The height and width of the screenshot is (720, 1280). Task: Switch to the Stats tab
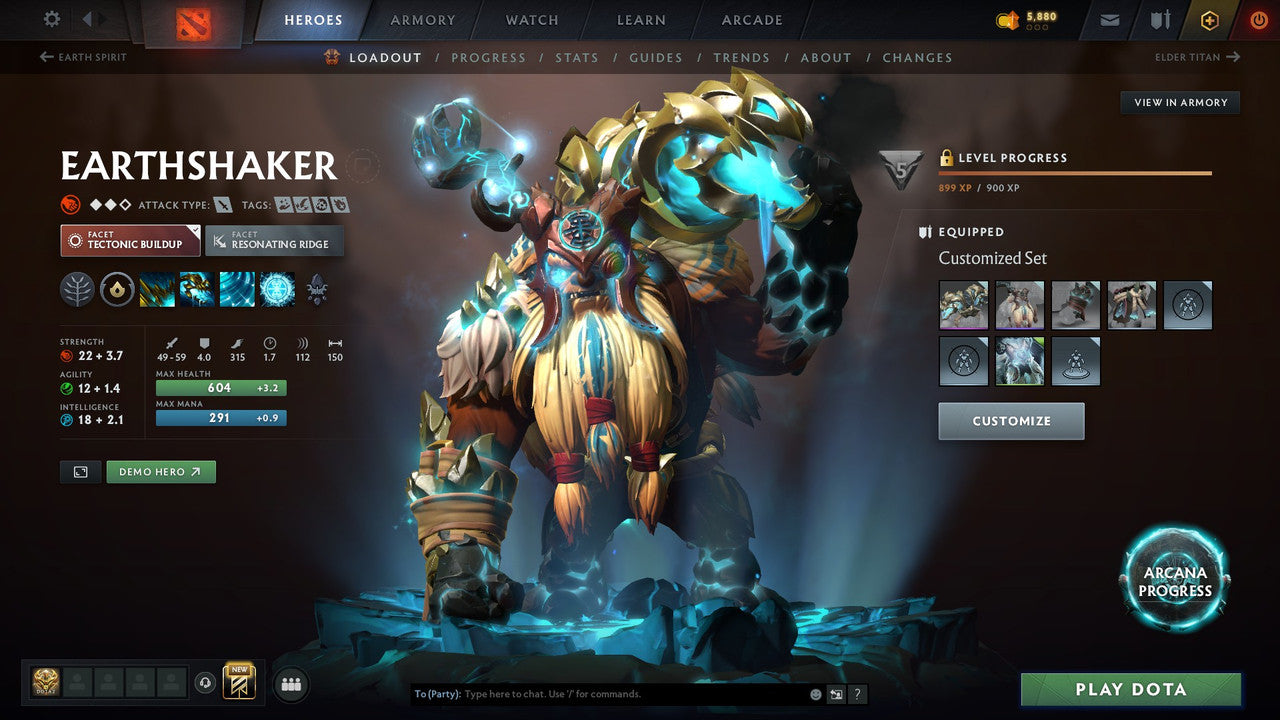pos(577,57)
